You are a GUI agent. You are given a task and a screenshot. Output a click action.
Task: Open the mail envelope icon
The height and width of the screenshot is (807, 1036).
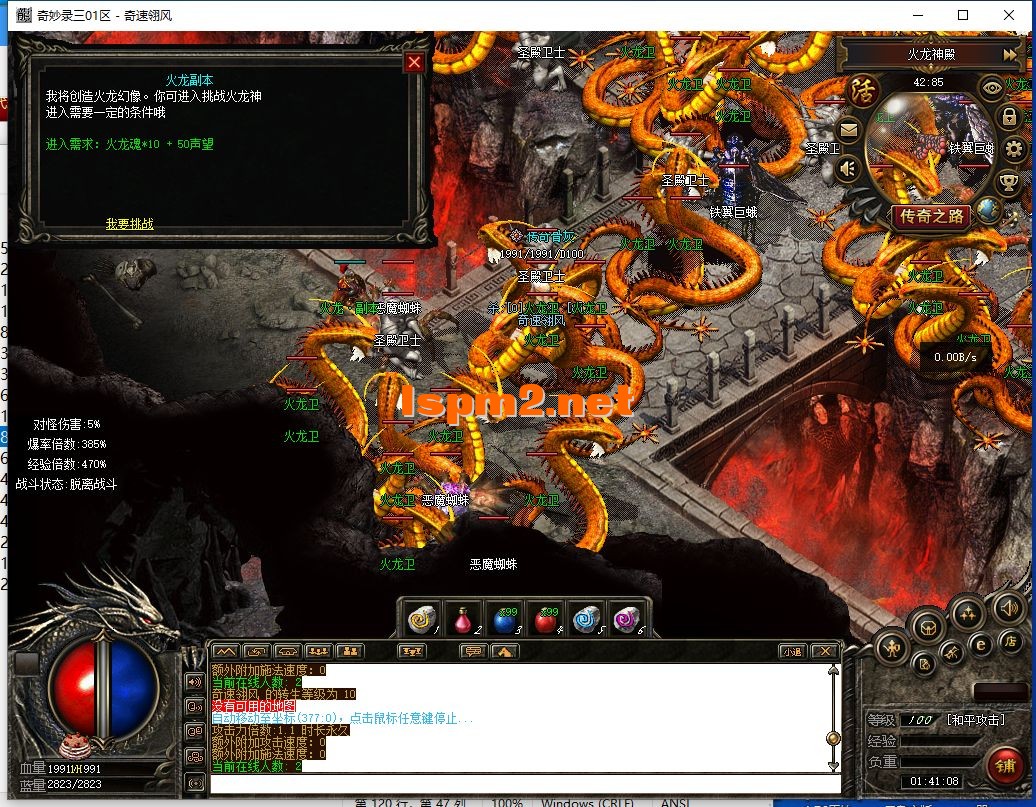[x=848, y=130]
